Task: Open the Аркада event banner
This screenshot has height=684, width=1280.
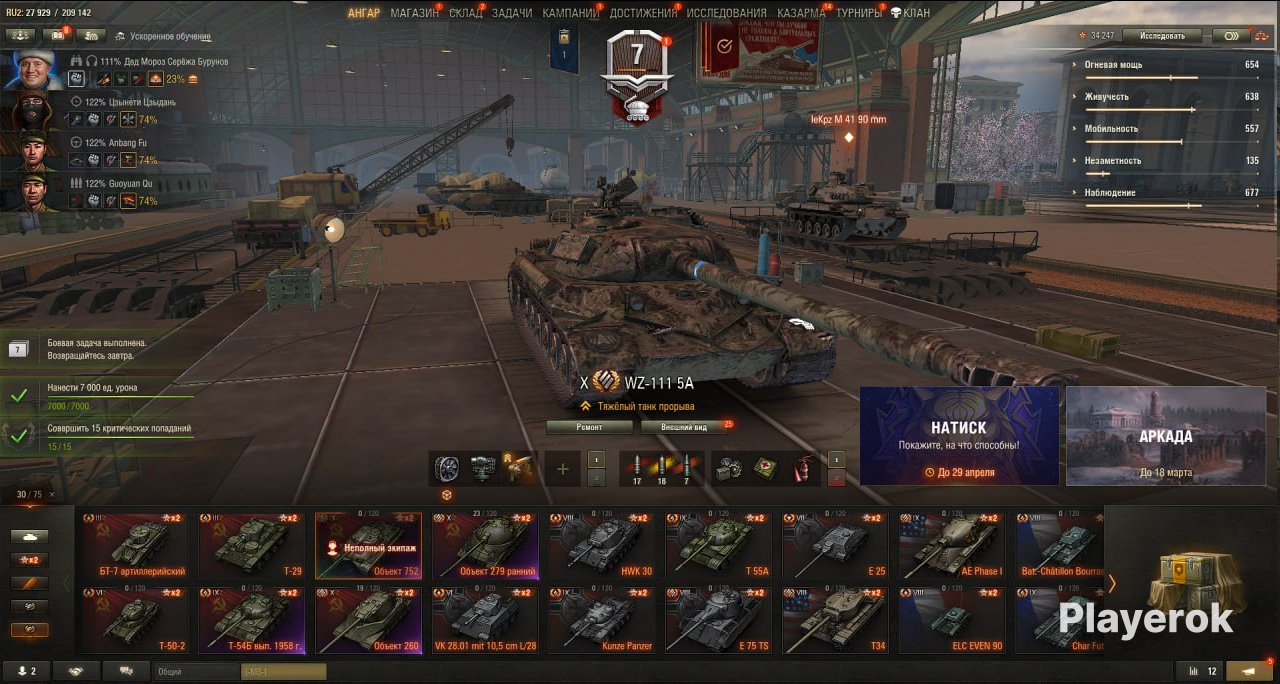Action: [1165, 436]
